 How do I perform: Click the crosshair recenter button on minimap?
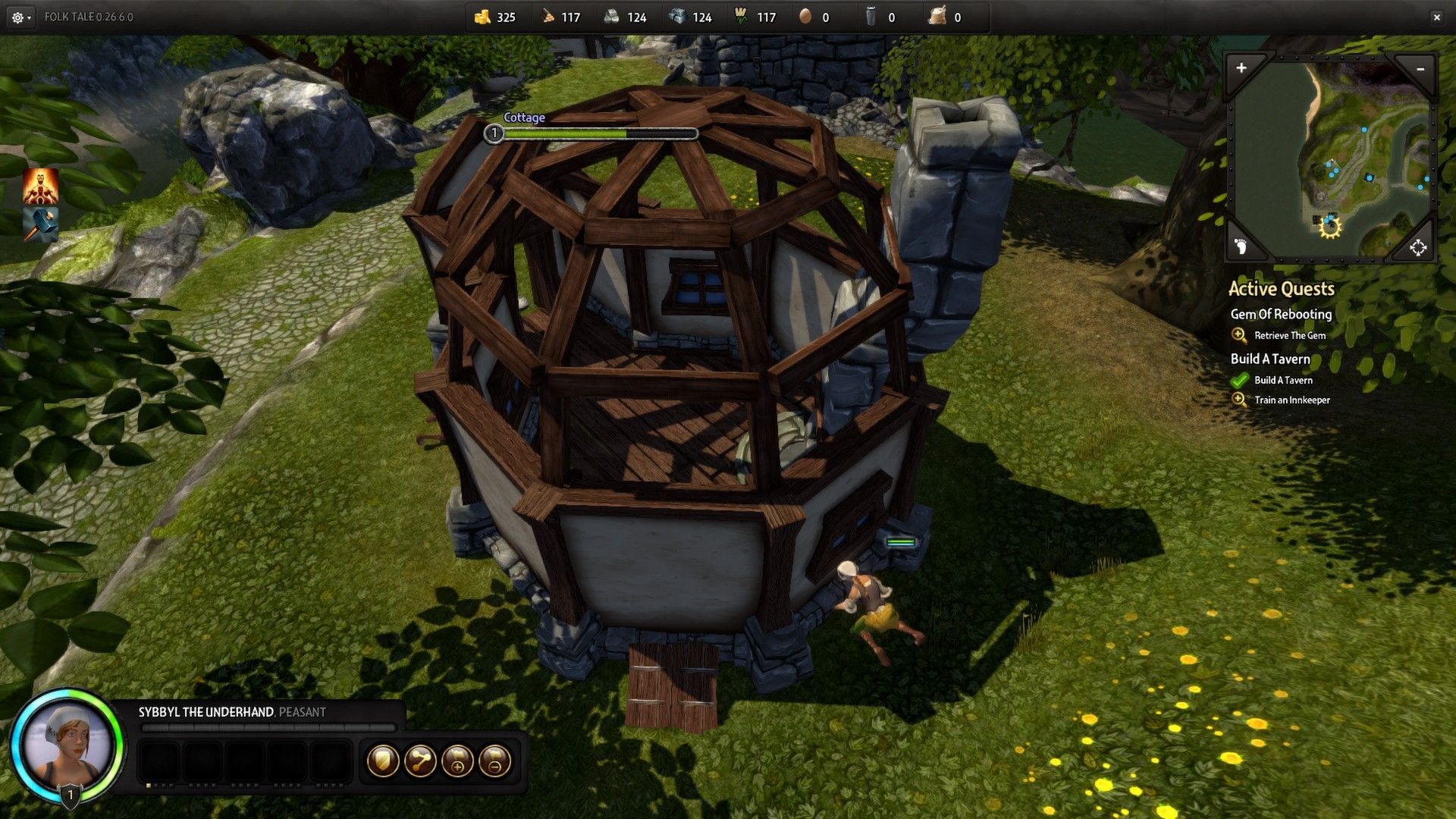click(1417, 247)
